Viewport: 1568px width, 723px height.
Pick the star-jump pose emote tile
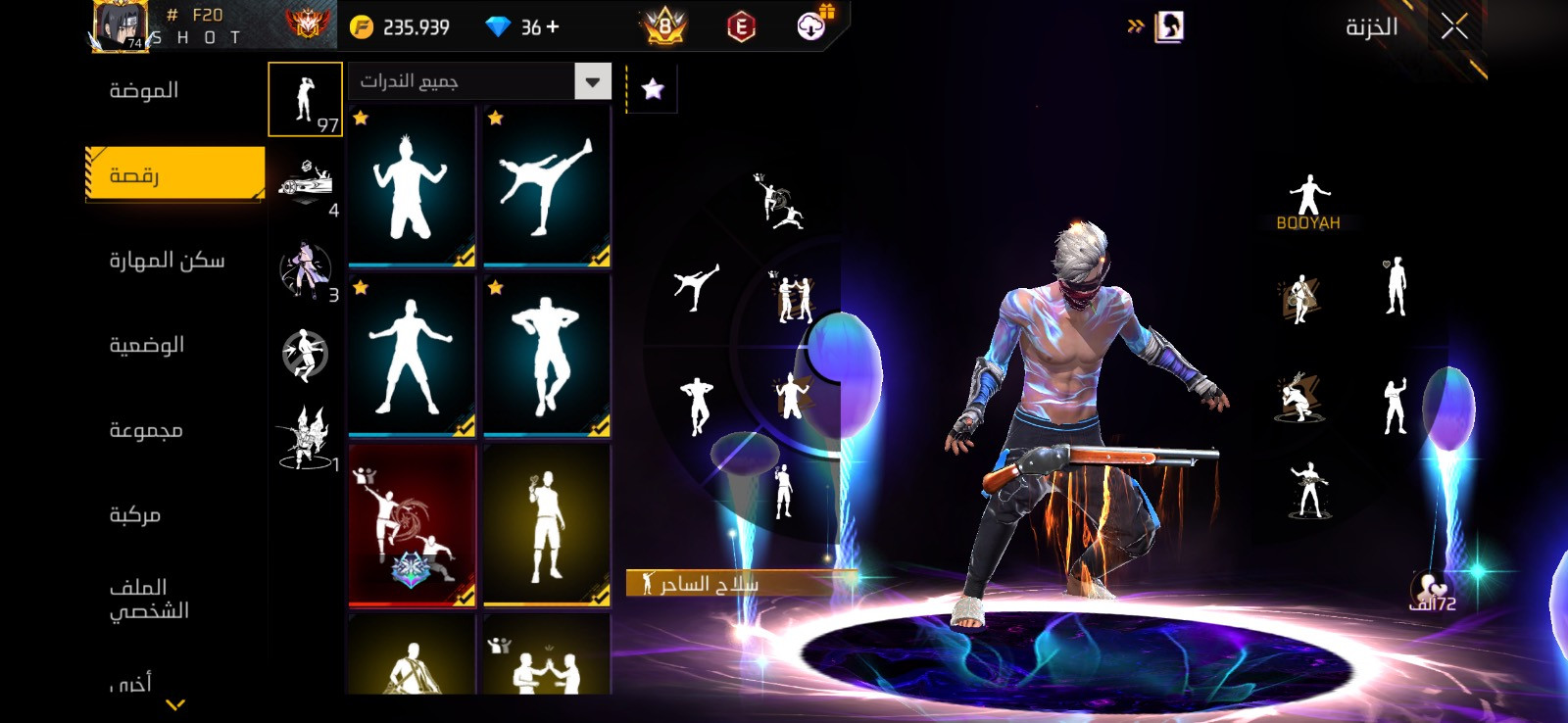[412, 355]
